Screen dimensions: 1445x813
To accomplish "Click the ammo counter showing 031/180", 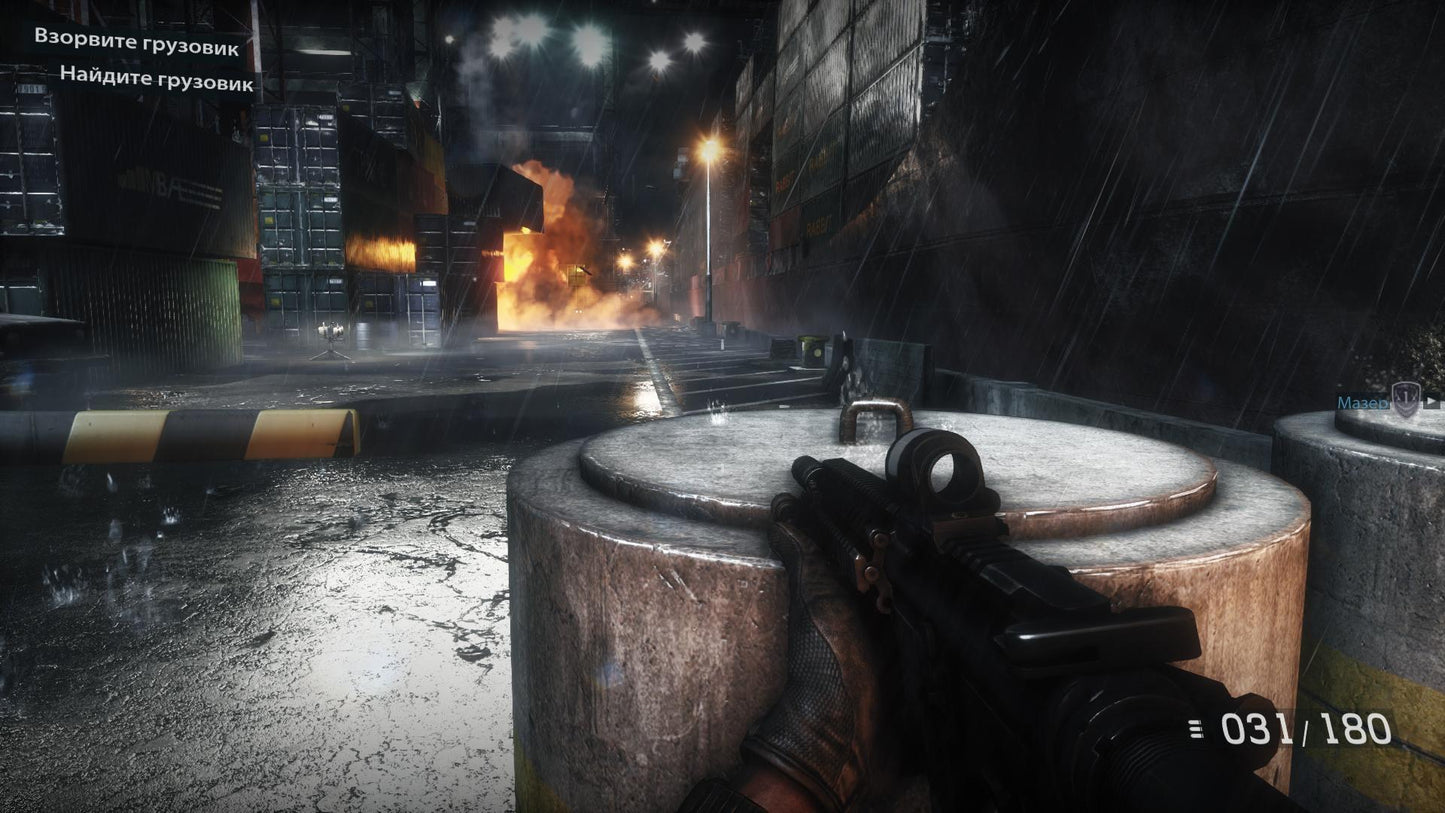I will point(1300,729).
